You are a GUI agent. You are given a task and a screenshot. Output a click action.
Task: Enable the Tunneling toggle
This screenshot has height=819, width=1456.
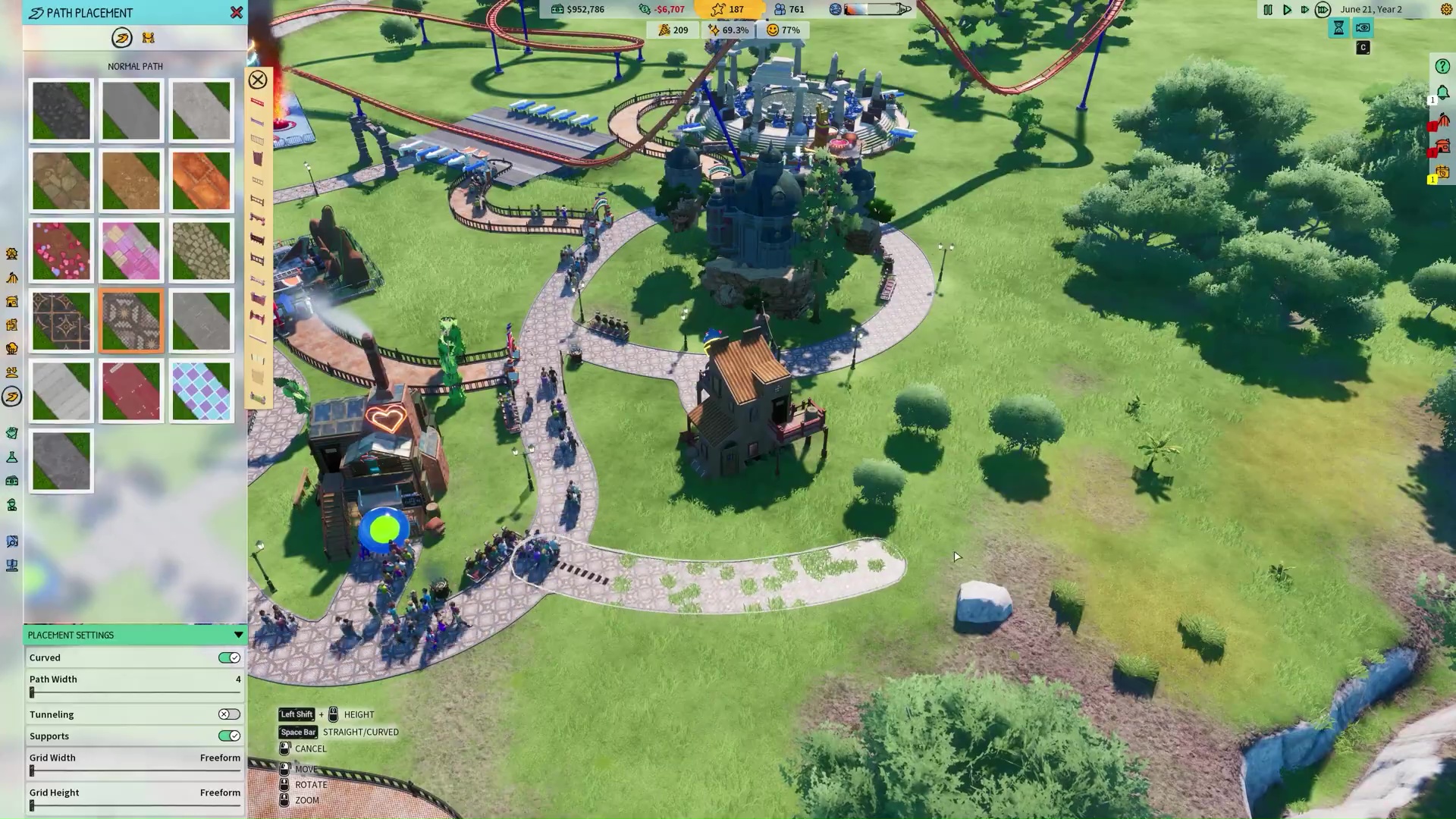pyautogui.click(x=229, y=714)
